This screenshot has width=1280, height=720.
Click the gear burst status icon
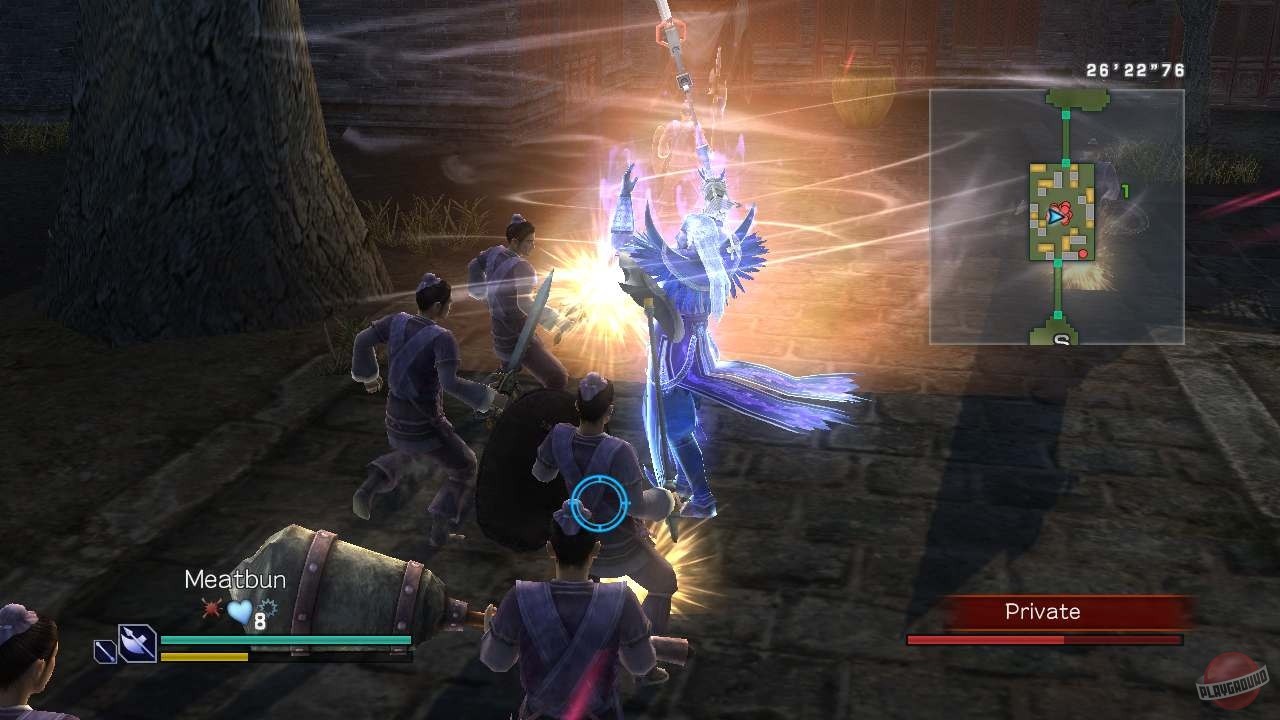click(267, 607)
